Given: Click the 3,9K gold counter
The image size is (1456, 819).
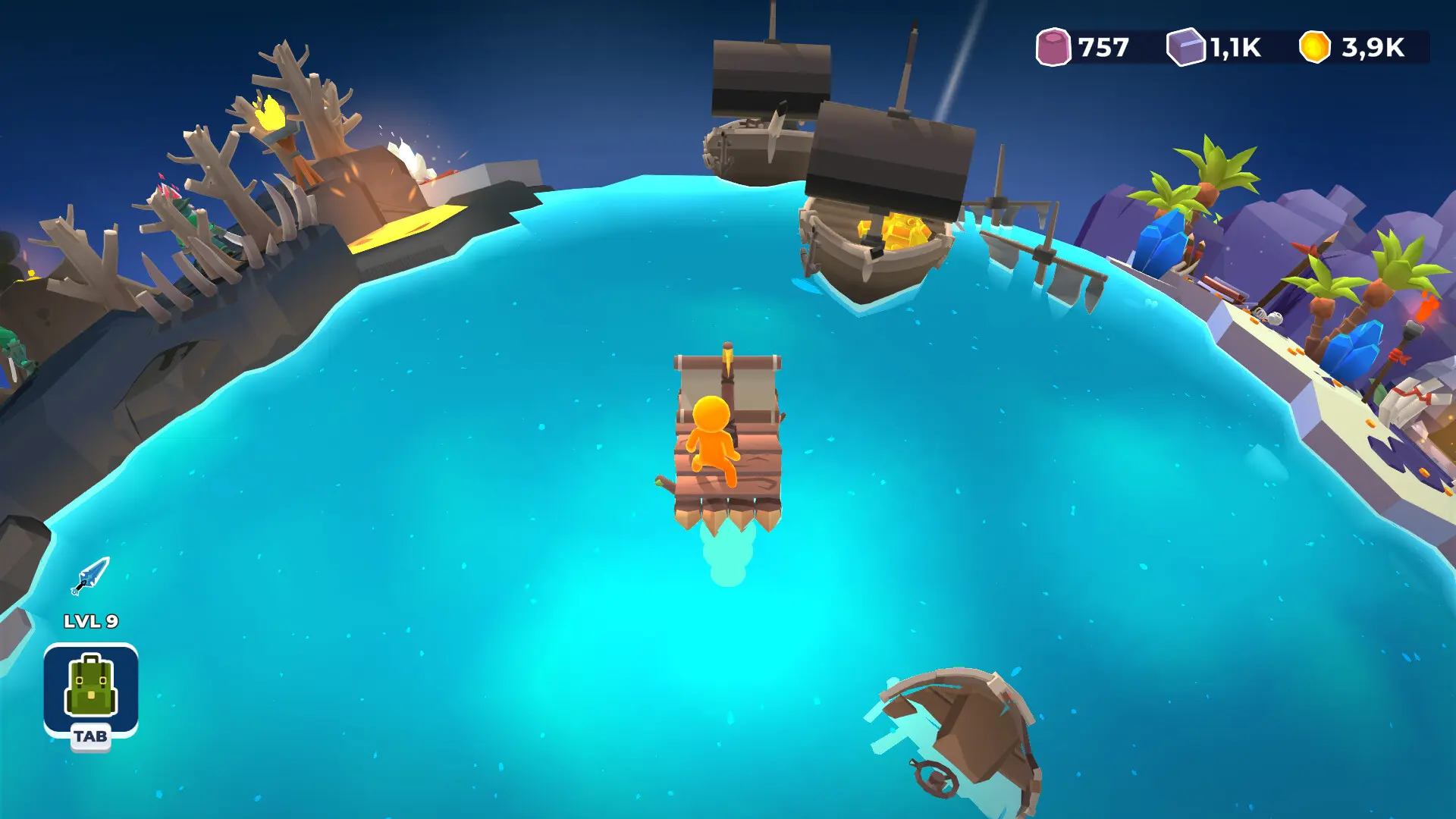Looking at the screenshot, I should click(x=1373, y=47).
